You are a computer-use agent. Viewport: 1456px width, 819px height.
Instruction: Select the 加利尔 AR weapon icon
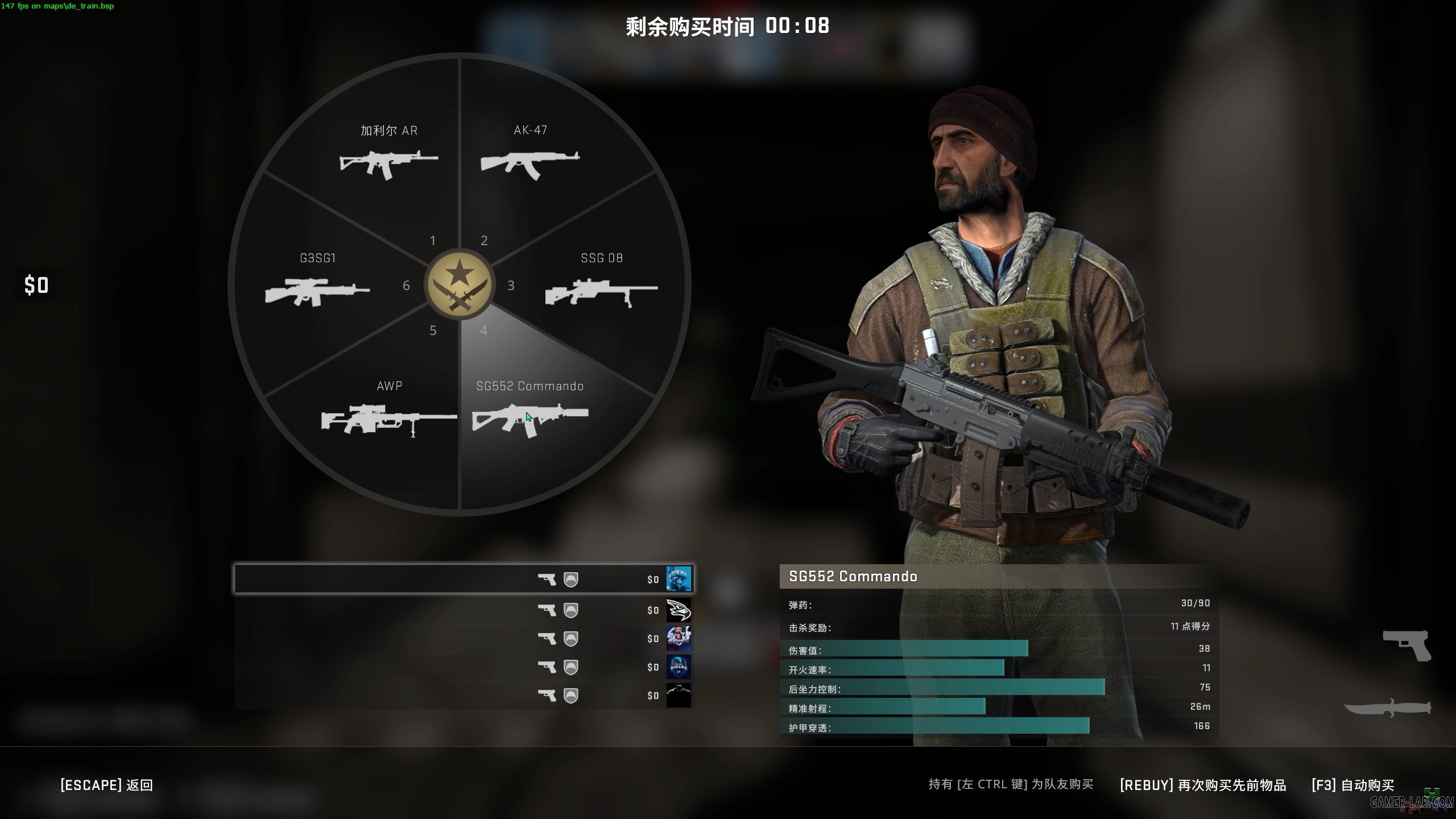390,165
